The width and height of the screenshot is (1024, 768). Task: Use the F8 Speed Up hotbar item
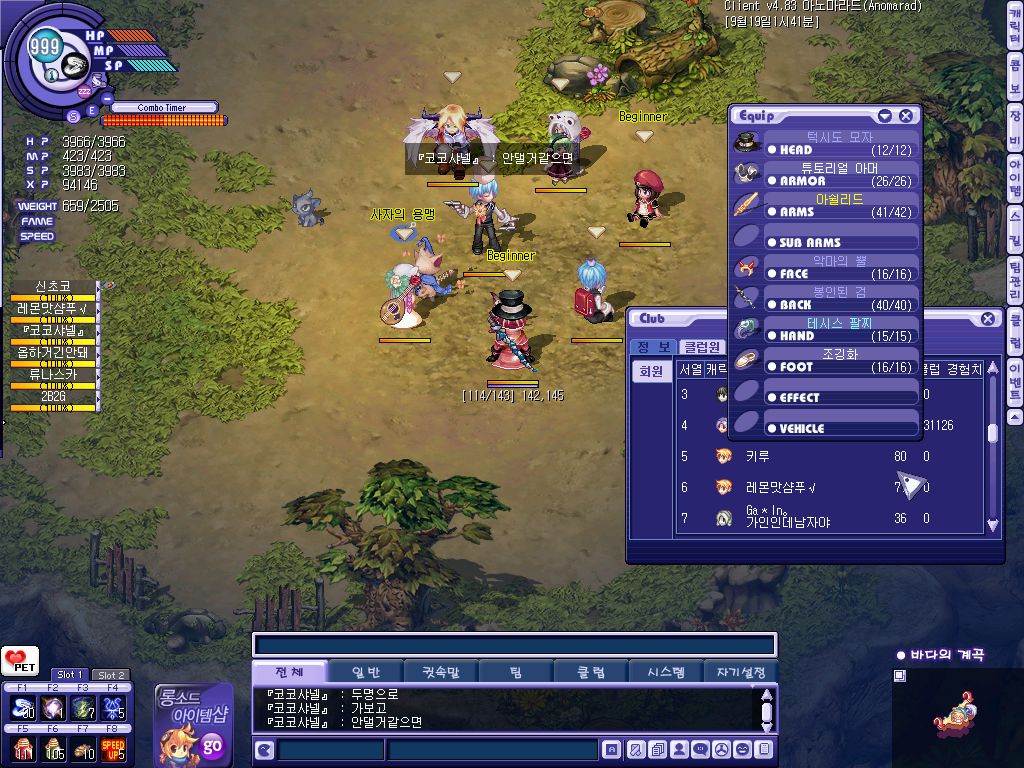113,747
